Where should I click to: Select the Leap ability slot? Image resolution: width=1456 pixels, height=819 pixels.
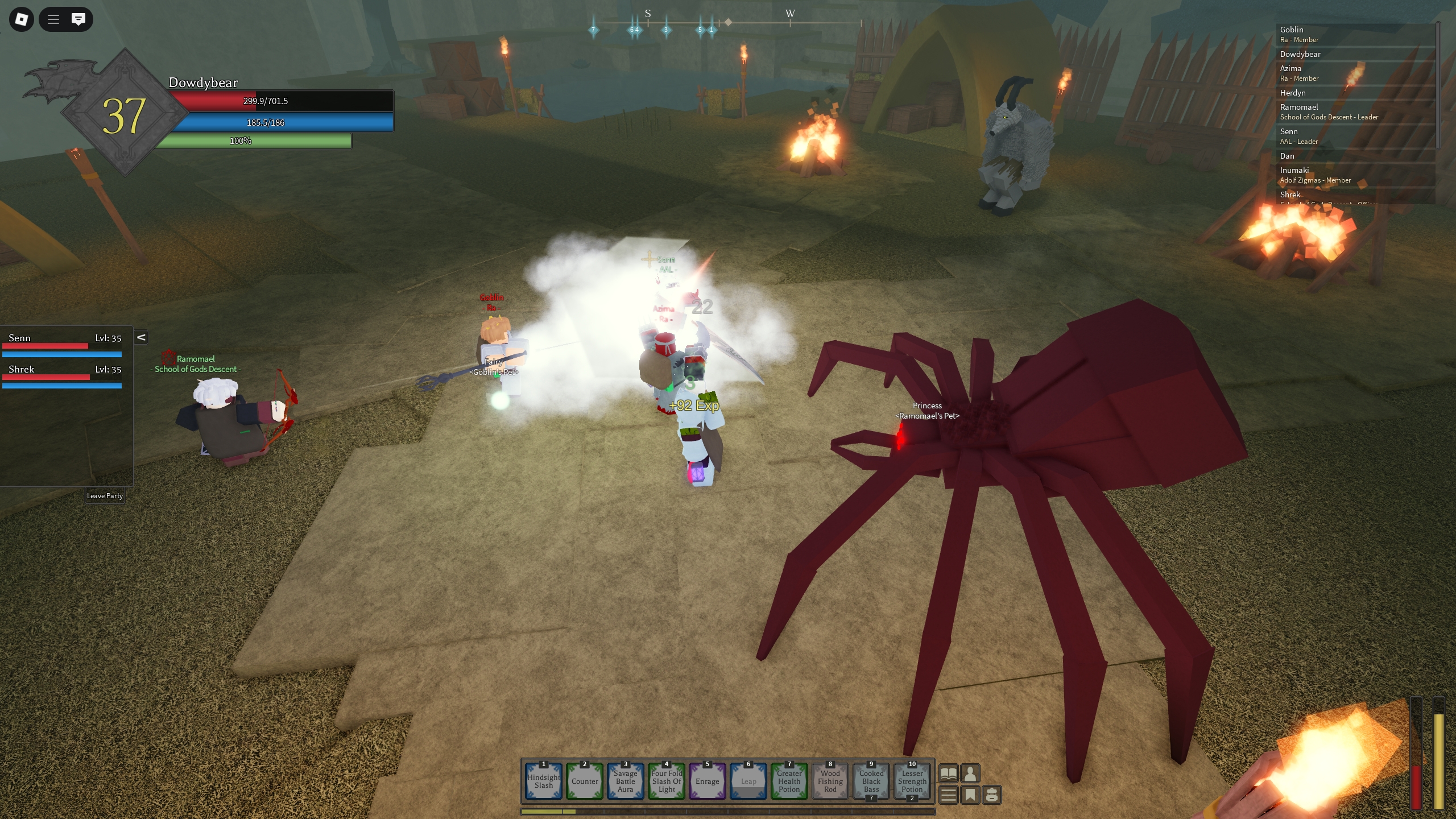(x=748, y=781)
